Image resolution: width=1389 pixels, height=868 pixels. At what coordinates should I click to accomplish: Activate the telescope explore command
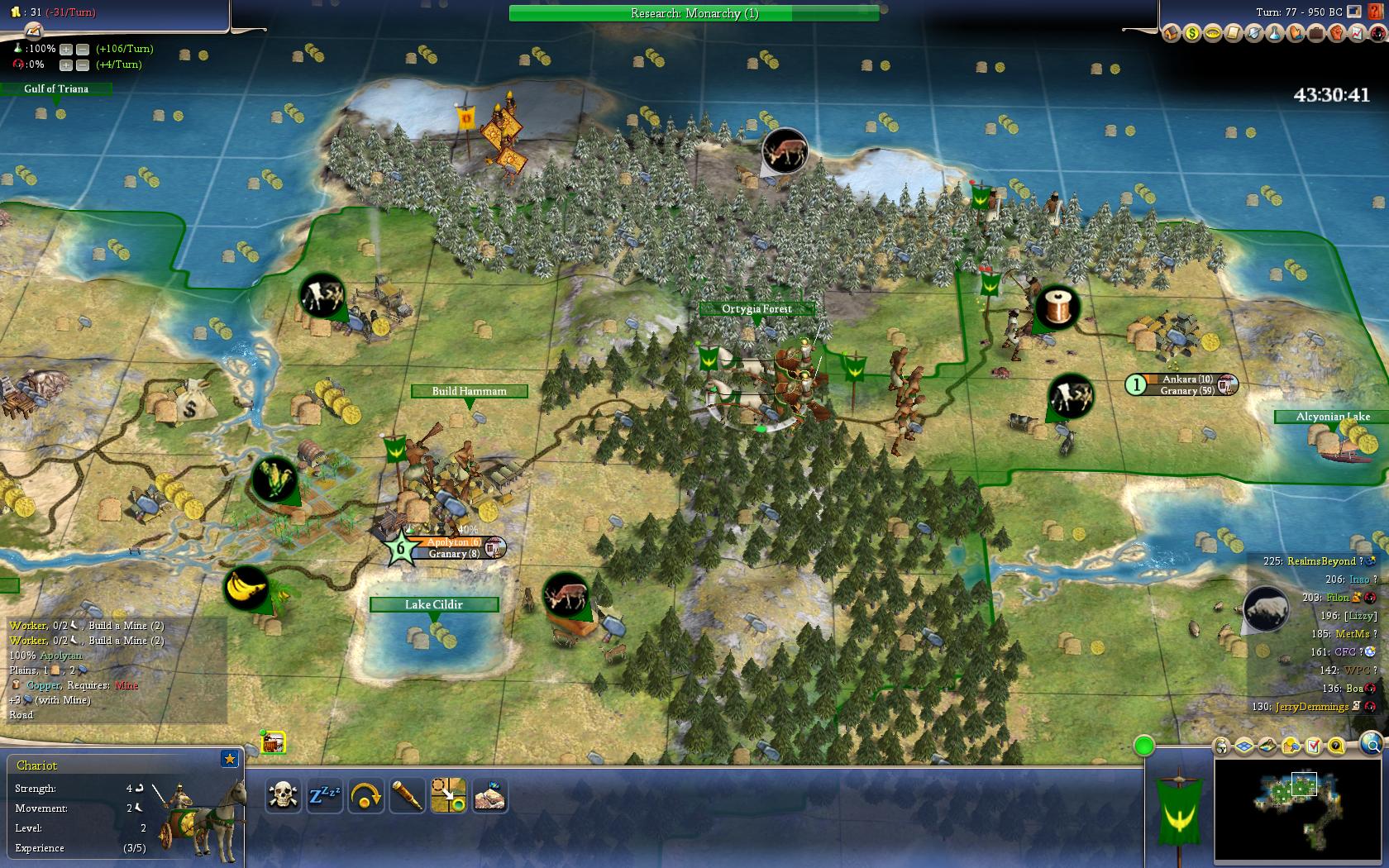(407, 796)
